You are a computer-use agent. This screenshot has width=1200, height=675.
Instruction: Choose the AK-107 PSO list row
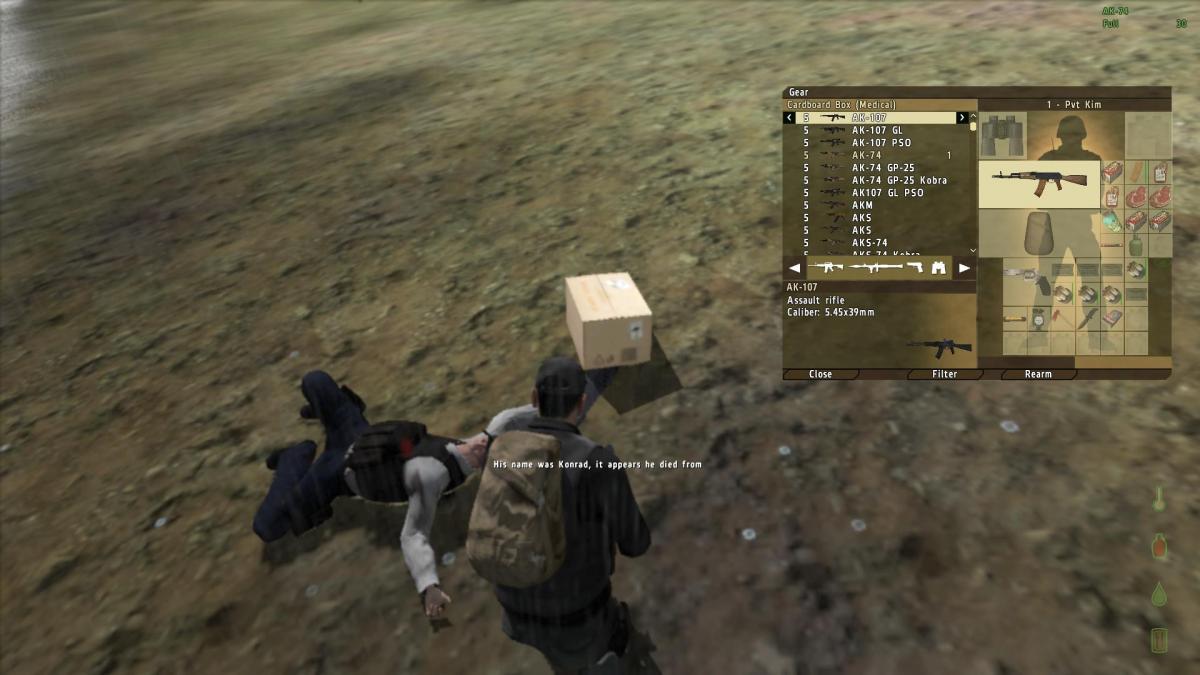[x=880, y=143]
